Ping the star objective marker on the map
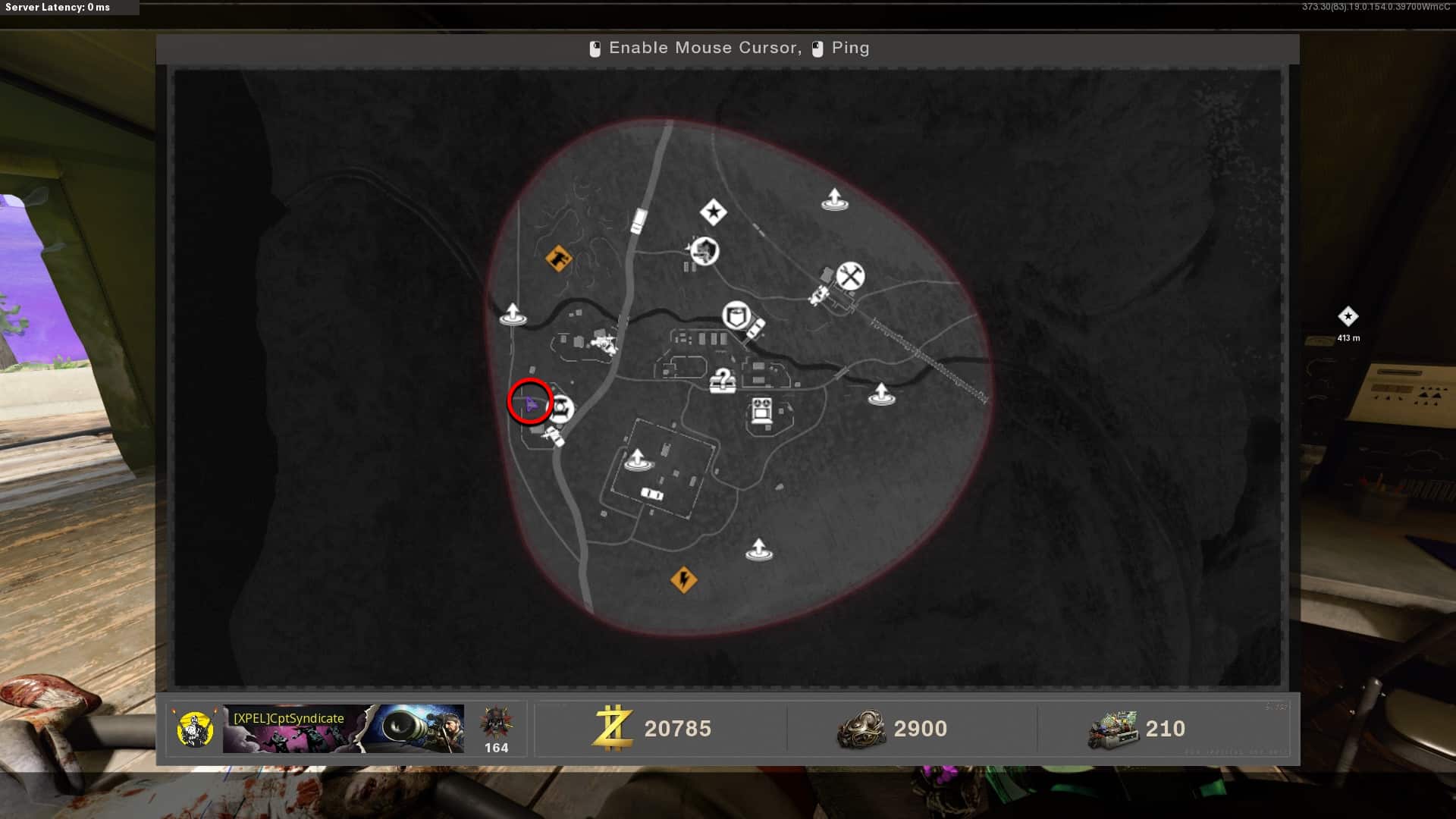 click(x=713, y=212)
